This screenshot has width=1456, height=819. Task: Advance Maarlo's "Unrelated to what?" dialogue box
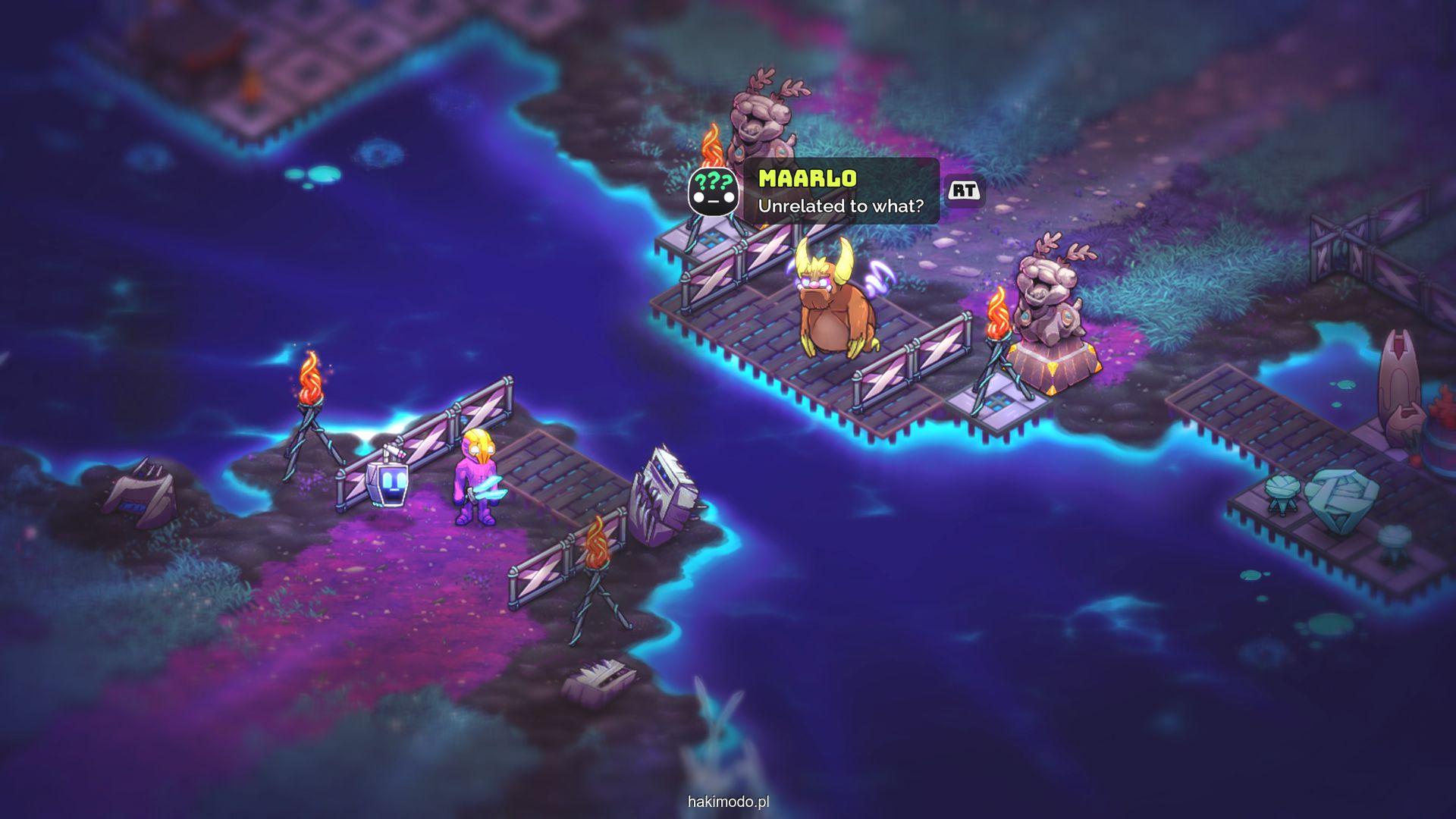pyautogui.click(x=964, y=190)
